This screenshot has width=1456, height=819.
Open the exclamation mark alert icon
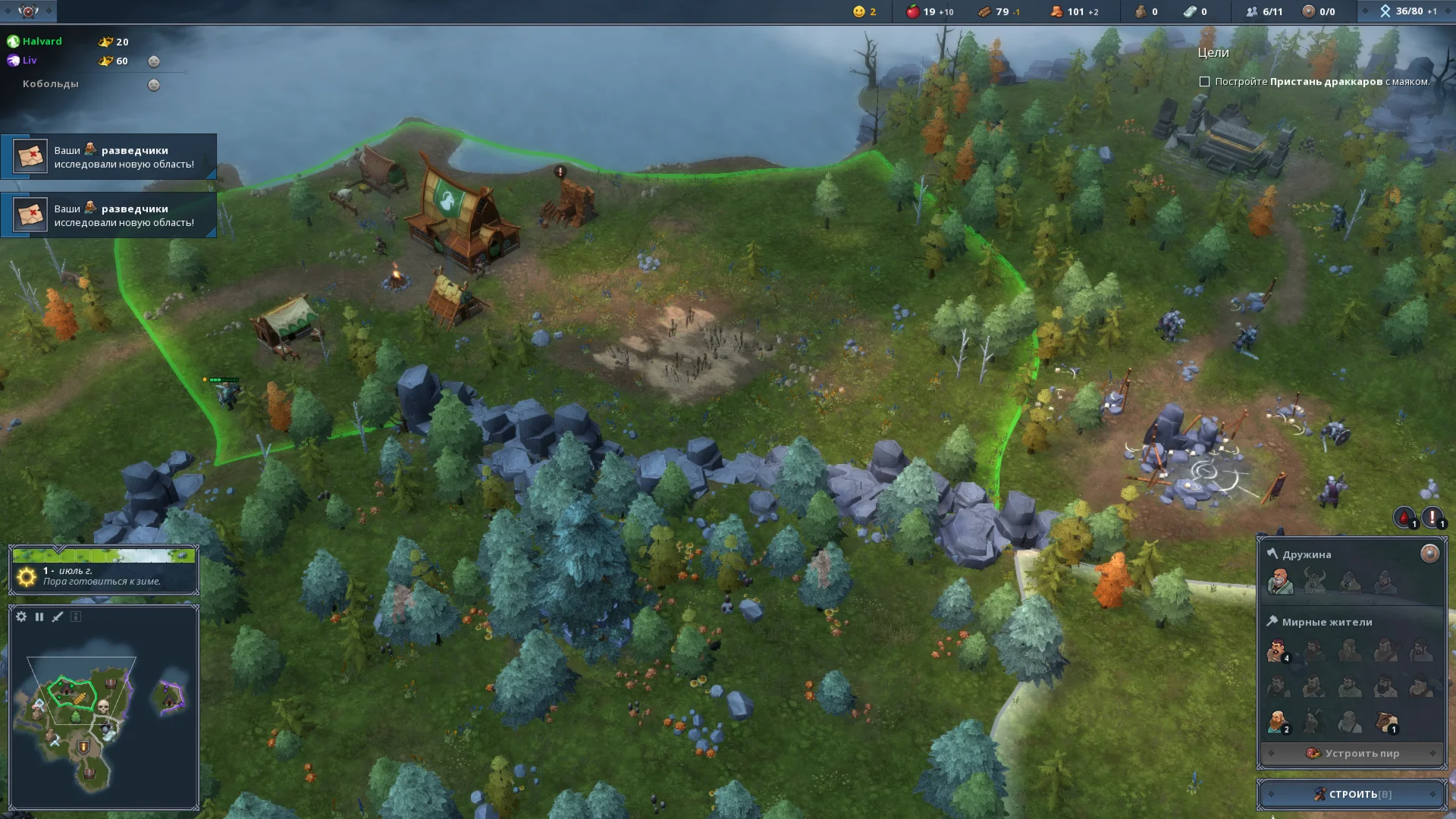[x=1432, y=517]
